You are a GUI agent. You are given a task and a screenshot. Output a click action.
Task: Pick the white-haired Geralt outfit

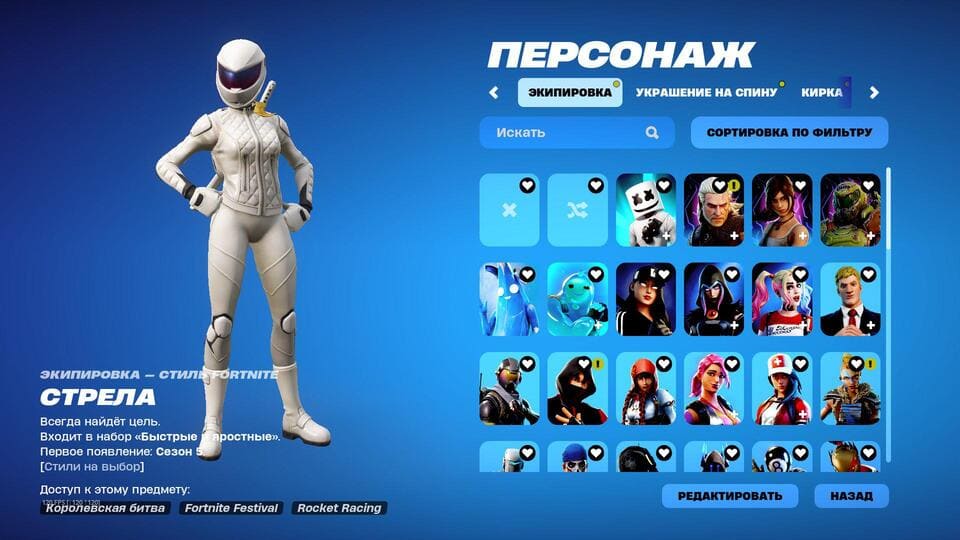pyautogui.click(x=714, y=210)
